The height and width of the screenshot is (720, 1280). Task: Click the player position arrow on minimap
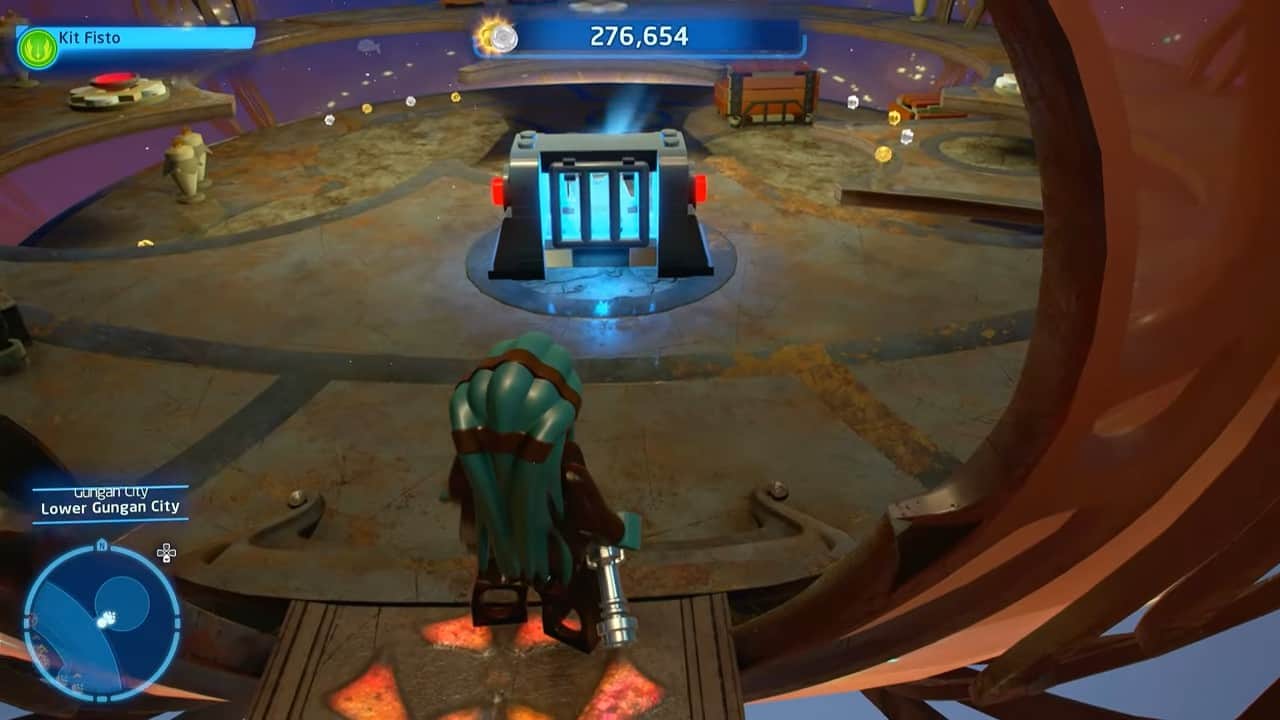coord(104,618)
